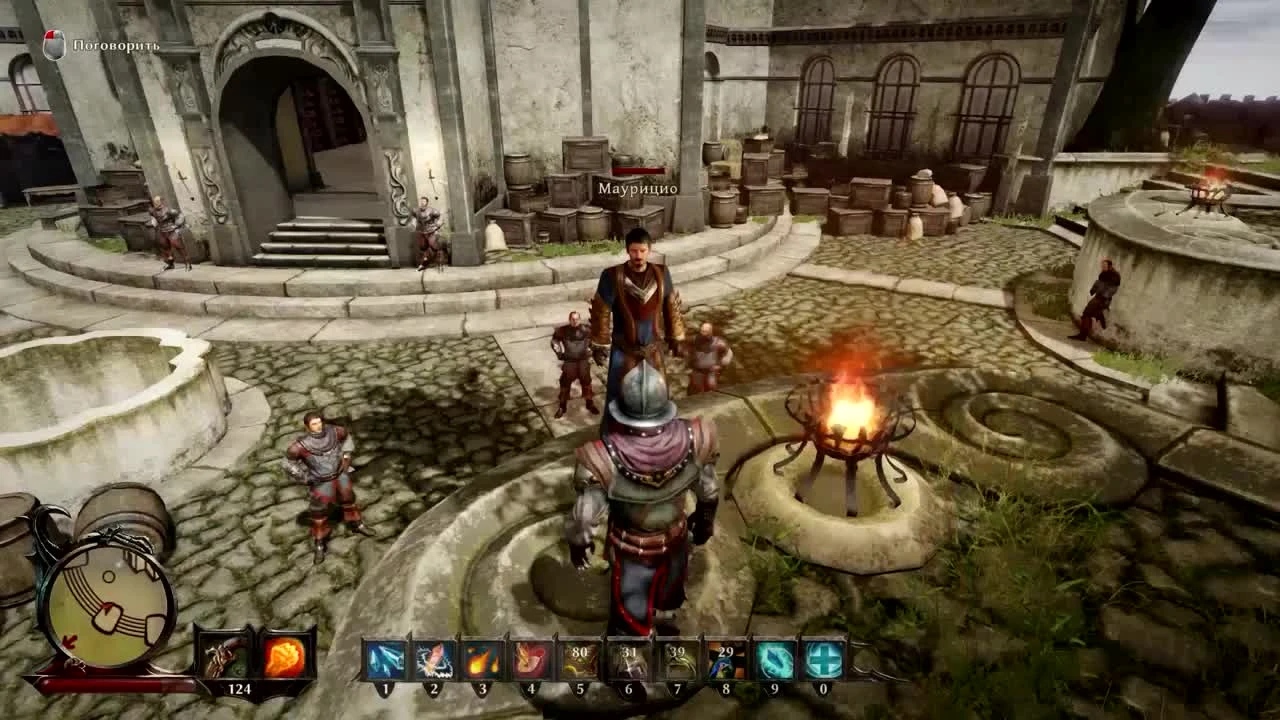Select the item with 80 charges in slot 5

click(580, 660)
